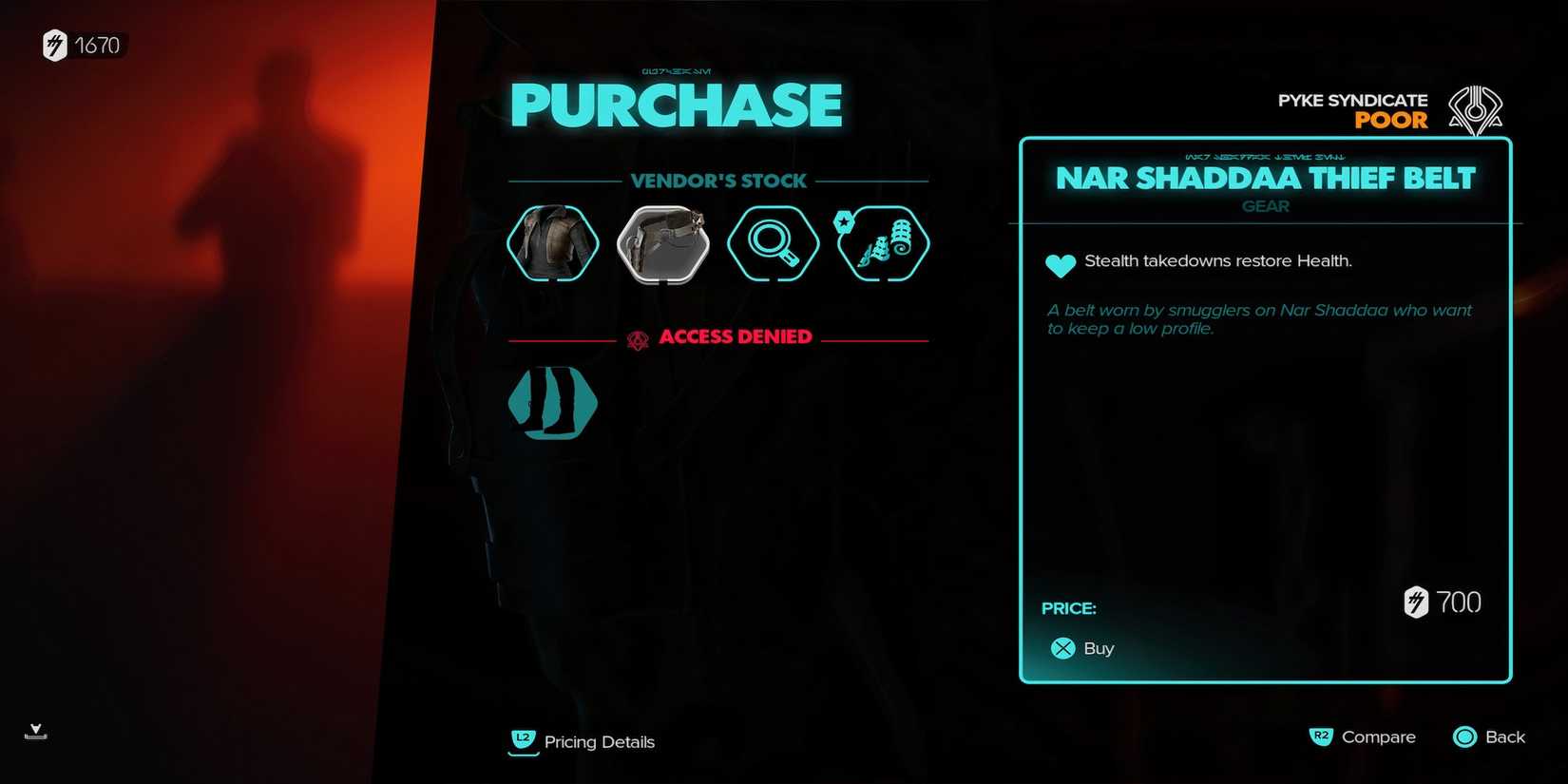The image size is (1568, 784).
Task: Choose Back to exit the vendor
Action: 1488,736
